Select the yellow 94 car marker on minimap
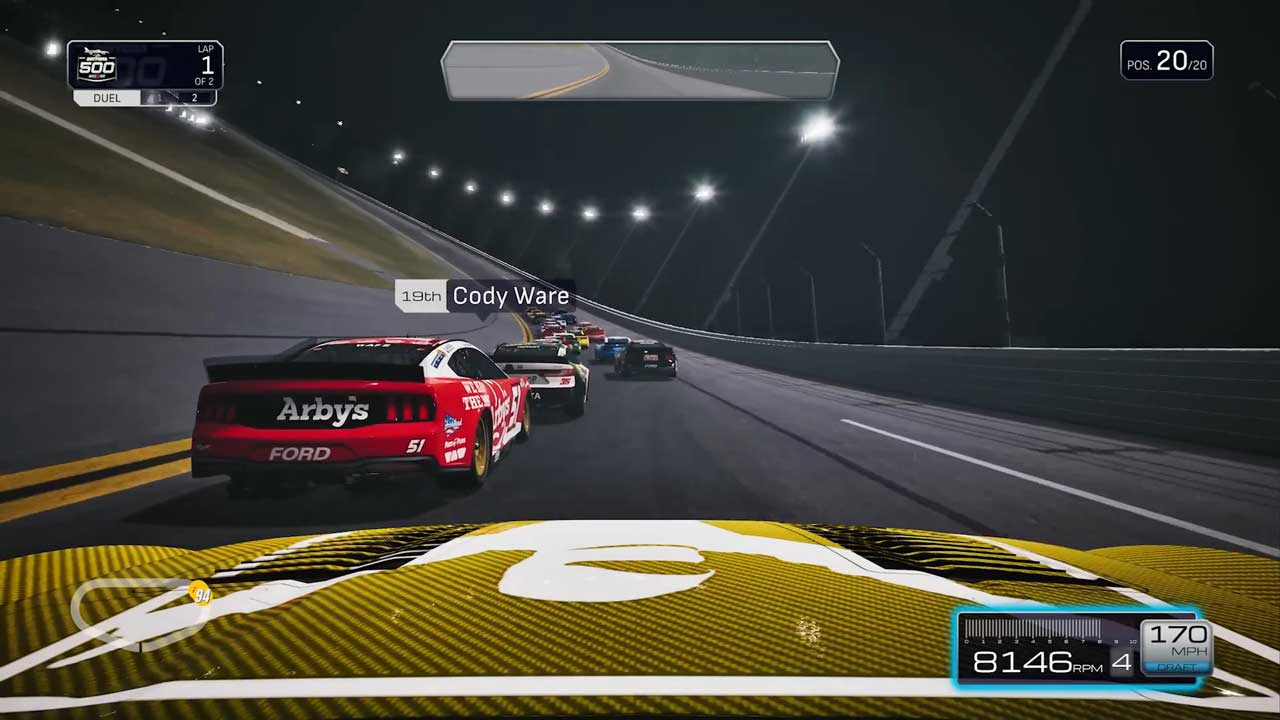Screen dimensions: 1280x720 pyautogui.click(x=201, y=596)
